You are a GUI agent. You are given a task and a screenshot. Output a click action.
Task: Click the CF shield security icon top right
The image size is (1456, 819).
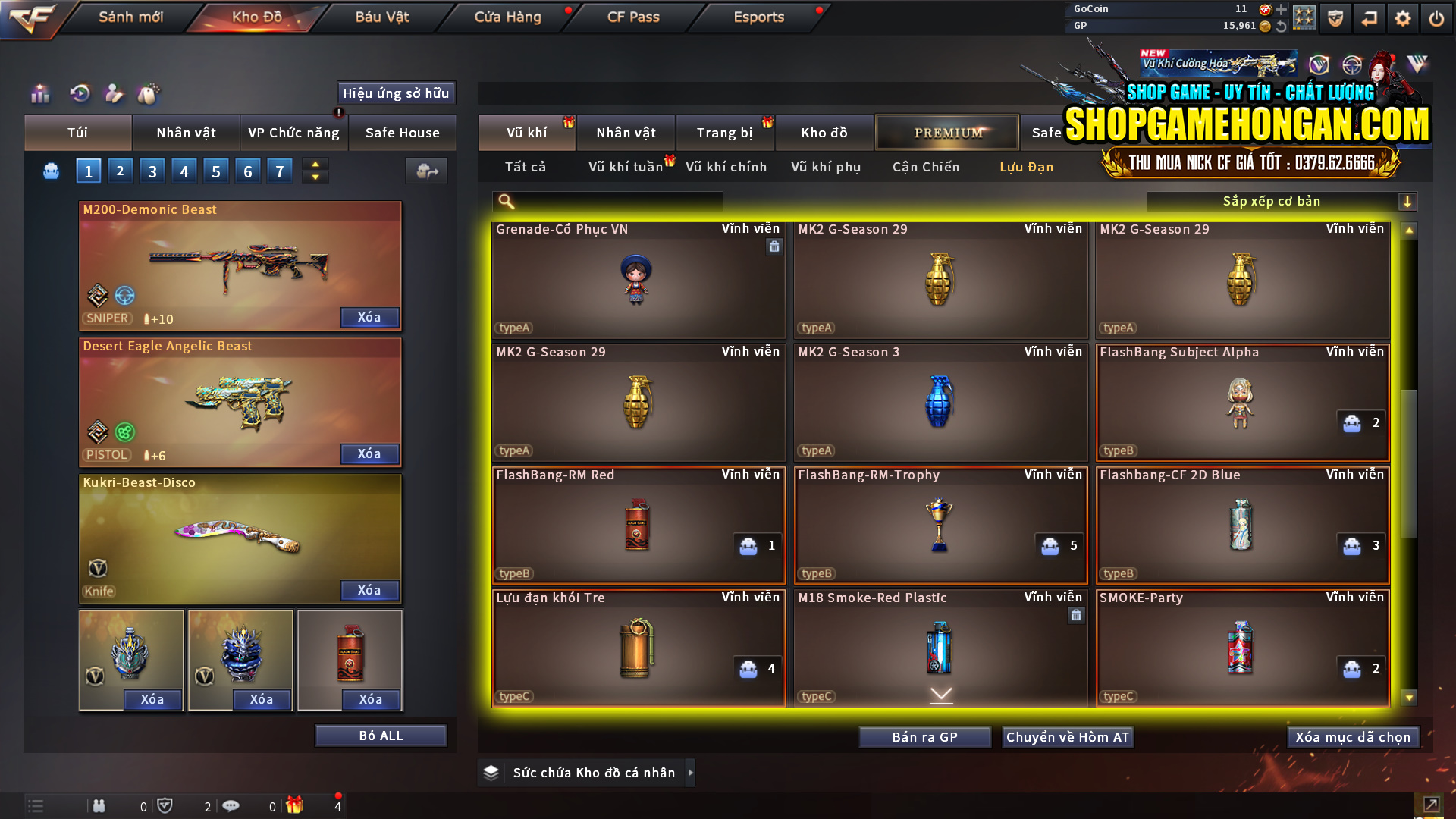1337,17
